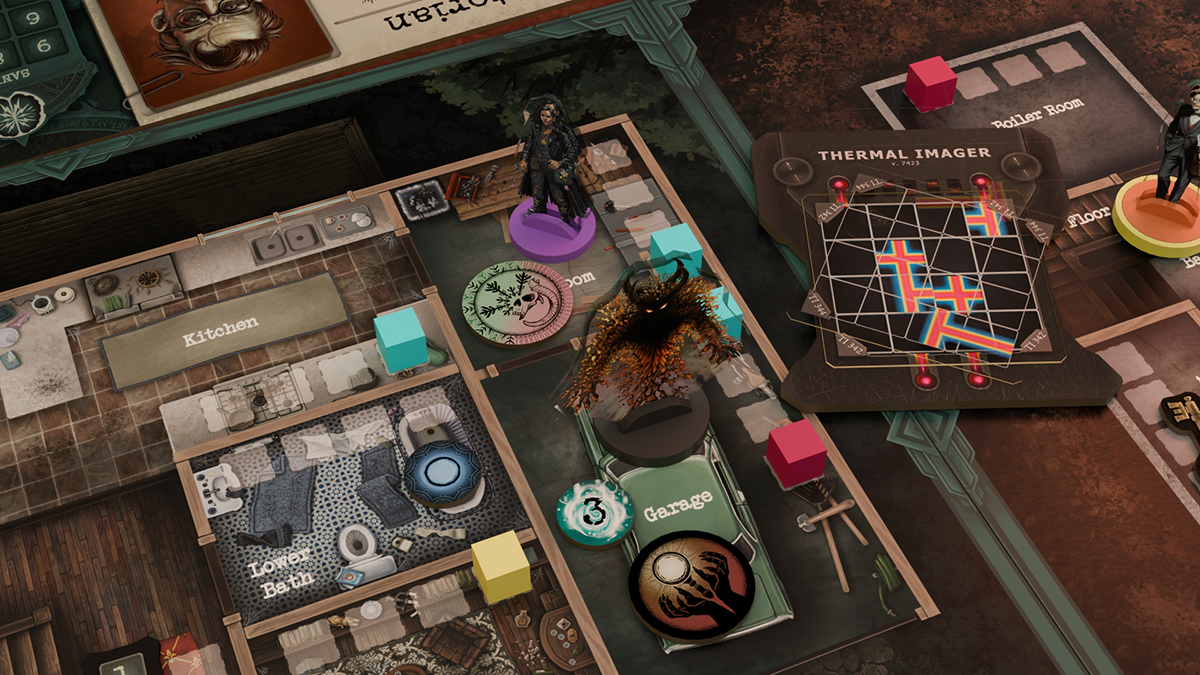The width and height of the screenshot is (1200, 675).
Task: Pick the yellow cube near Lower Bath
Action: (x=500, y=565)
